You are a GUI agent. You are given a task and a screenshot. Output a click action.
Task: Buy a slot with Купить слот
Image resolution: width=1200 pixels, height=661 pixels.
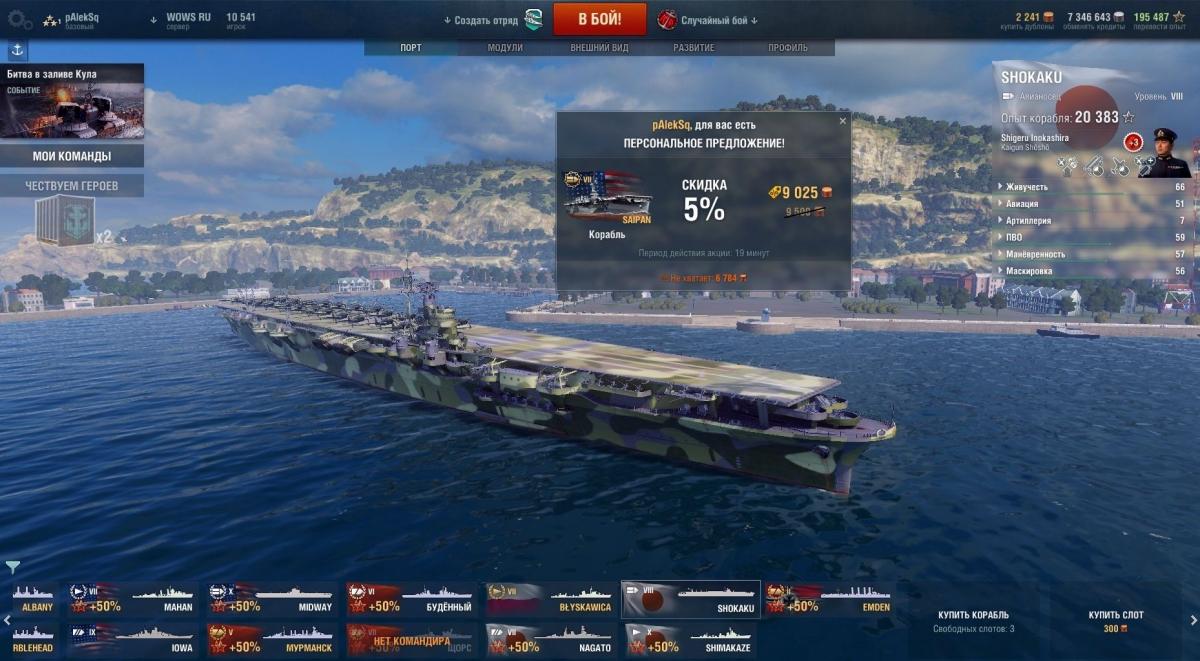pyautogui.click(x=1116, y=620)
